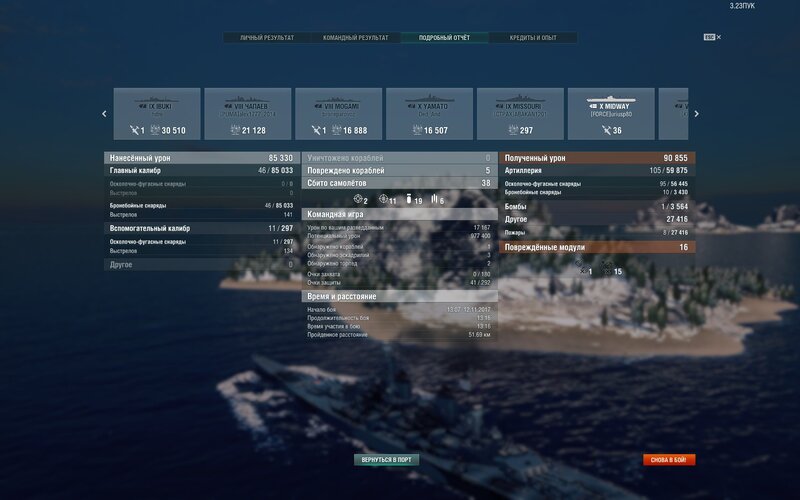Image resolution: width=800 pixels, height=500 pixels.
Task: Select the Подробный отчёт tab
Action: click(x=445, y=38)
